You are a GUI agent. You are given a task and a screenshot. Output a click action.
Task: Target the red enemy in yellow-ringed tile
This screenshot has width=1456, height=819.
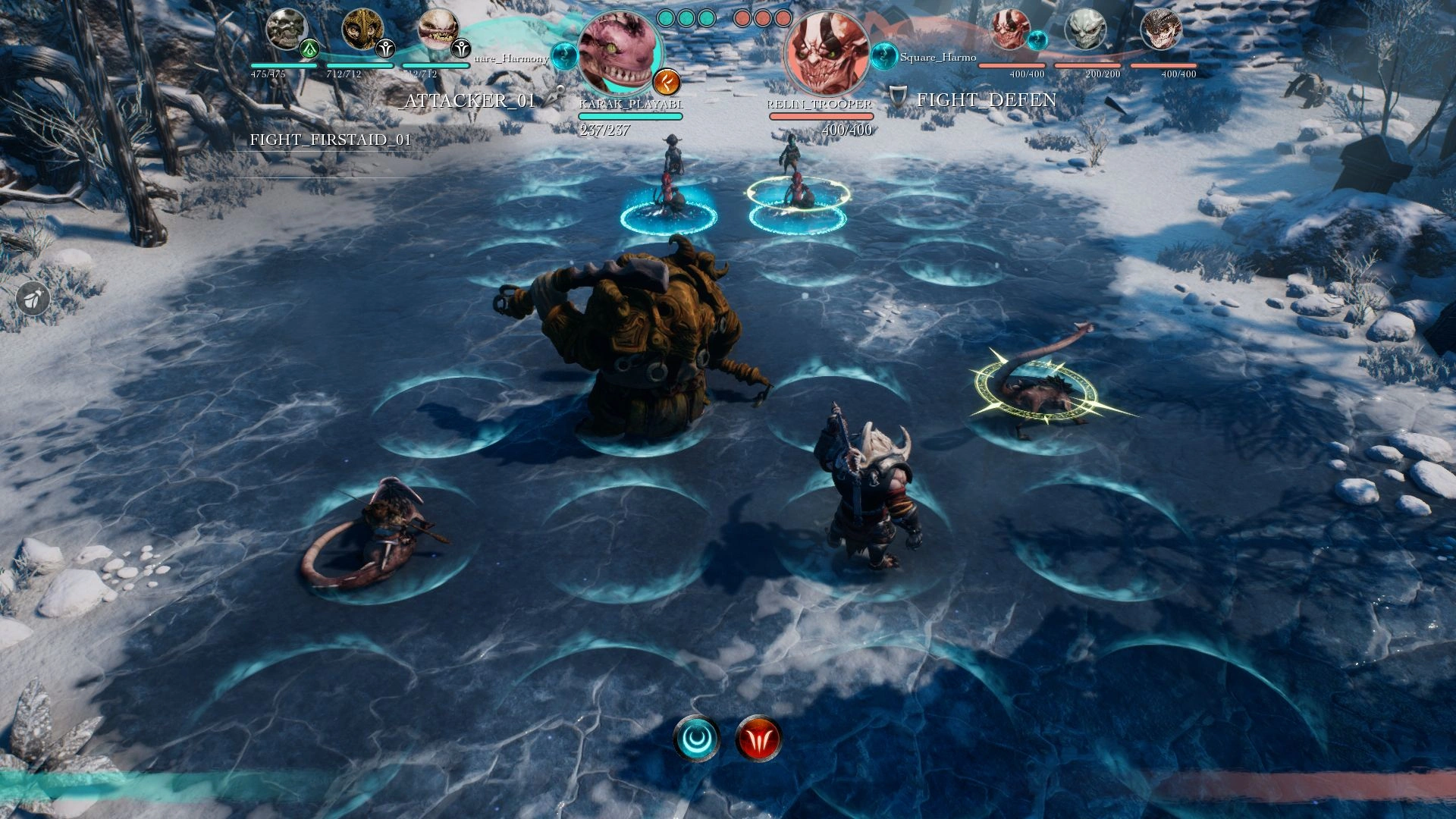tap(796, 193)
